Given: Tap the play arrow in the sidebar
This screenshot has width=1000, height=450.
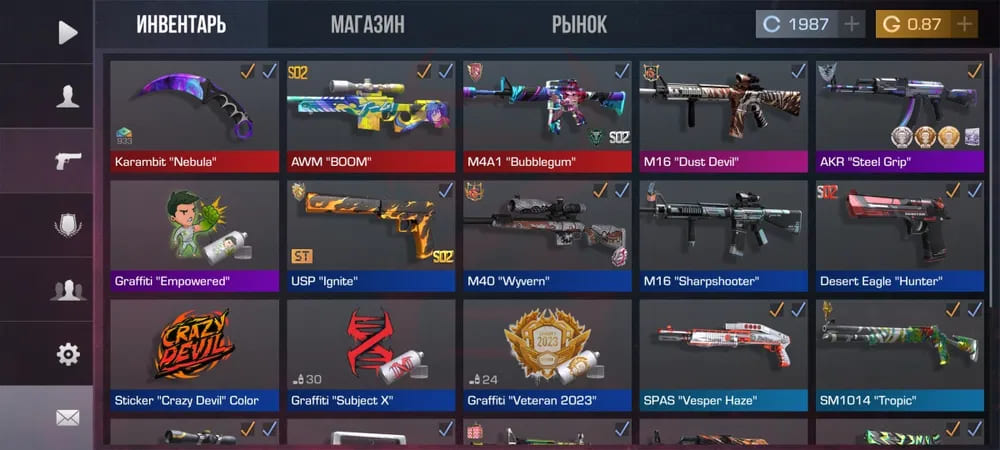Looking at the screenshot, I should (x=67, y=33).
